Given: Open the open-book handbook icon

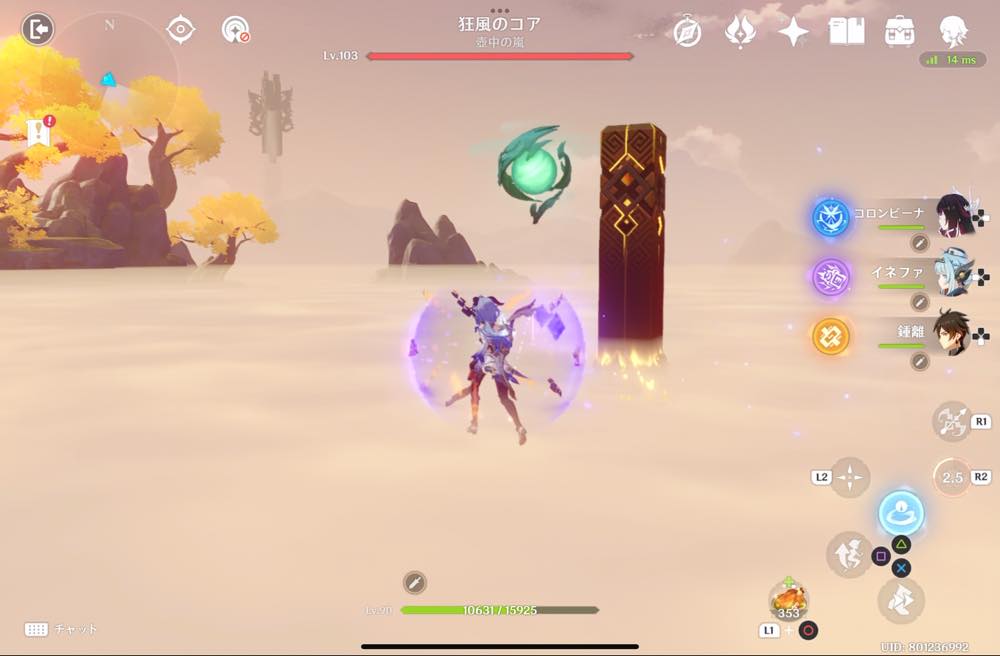Looking at the screenshot, I should 846,32.
